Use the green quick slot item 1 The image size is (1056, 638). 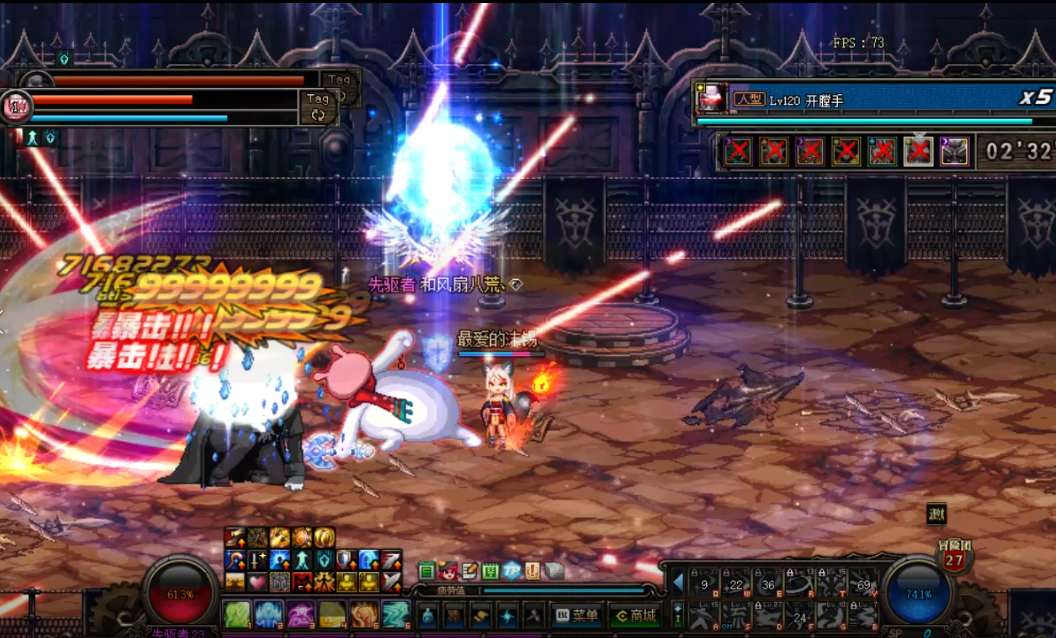click(x=237, y=614)
